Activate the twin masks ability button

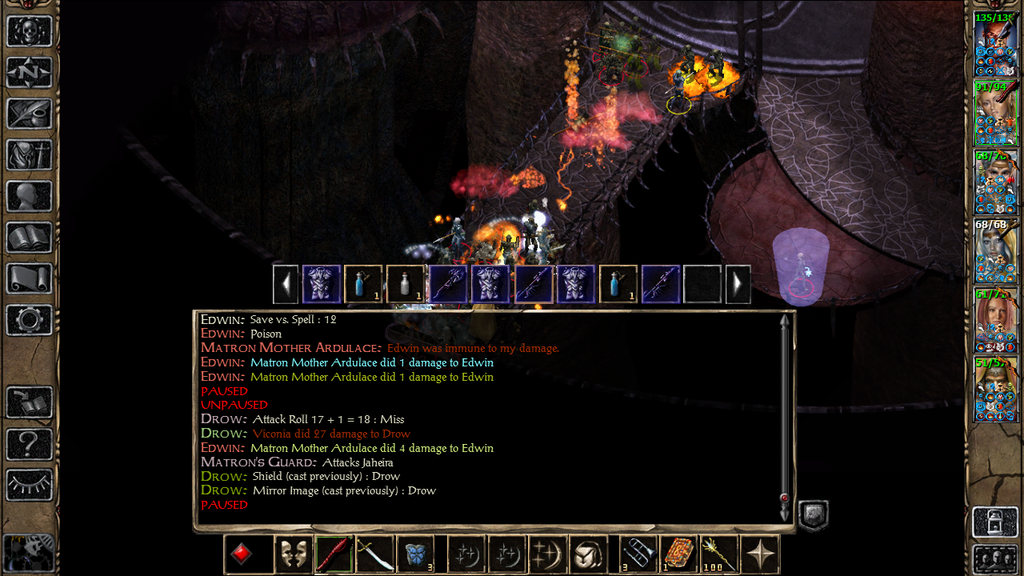coord(291,554)
